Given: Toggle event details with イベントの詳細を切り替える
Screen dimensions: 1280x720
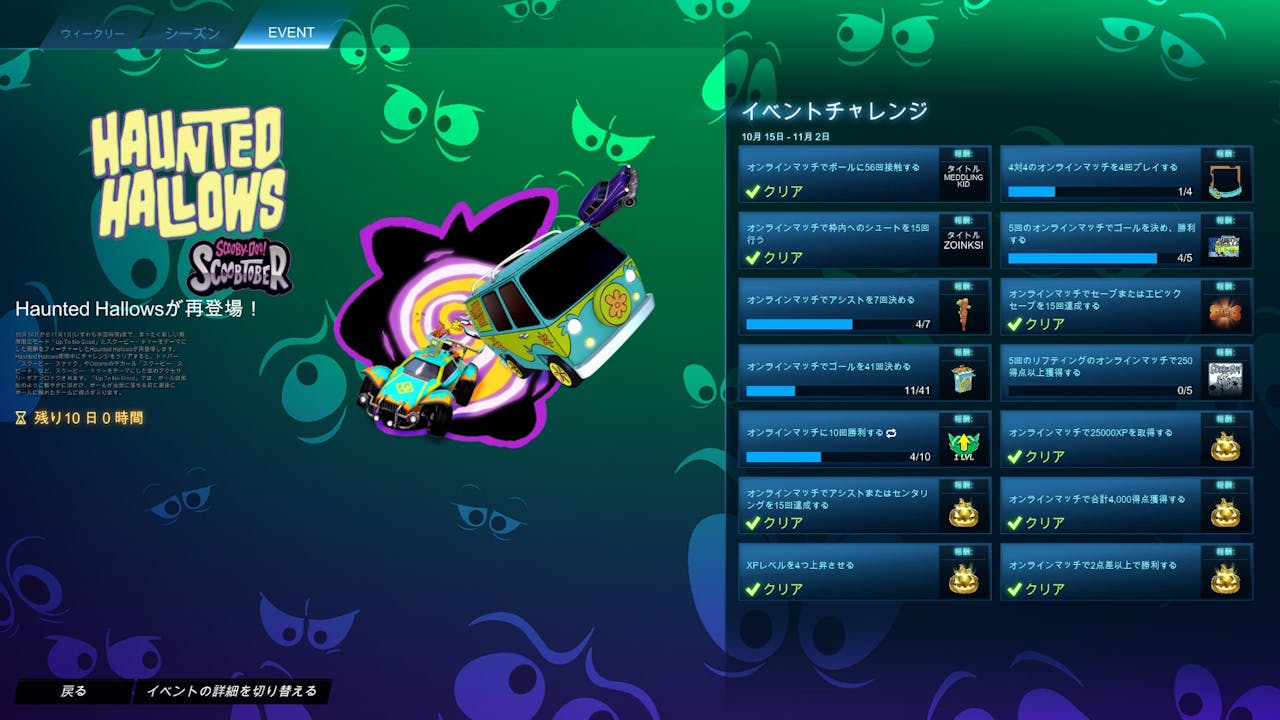Looking at the screenshot, I should (231, 691).
